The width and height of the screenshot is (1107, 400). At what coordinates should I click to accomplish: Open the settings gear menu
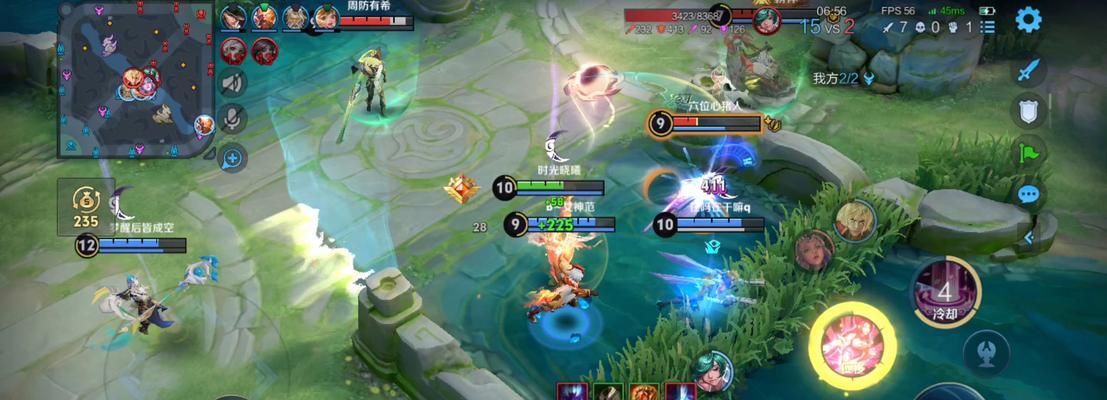tap(1028, 19)
